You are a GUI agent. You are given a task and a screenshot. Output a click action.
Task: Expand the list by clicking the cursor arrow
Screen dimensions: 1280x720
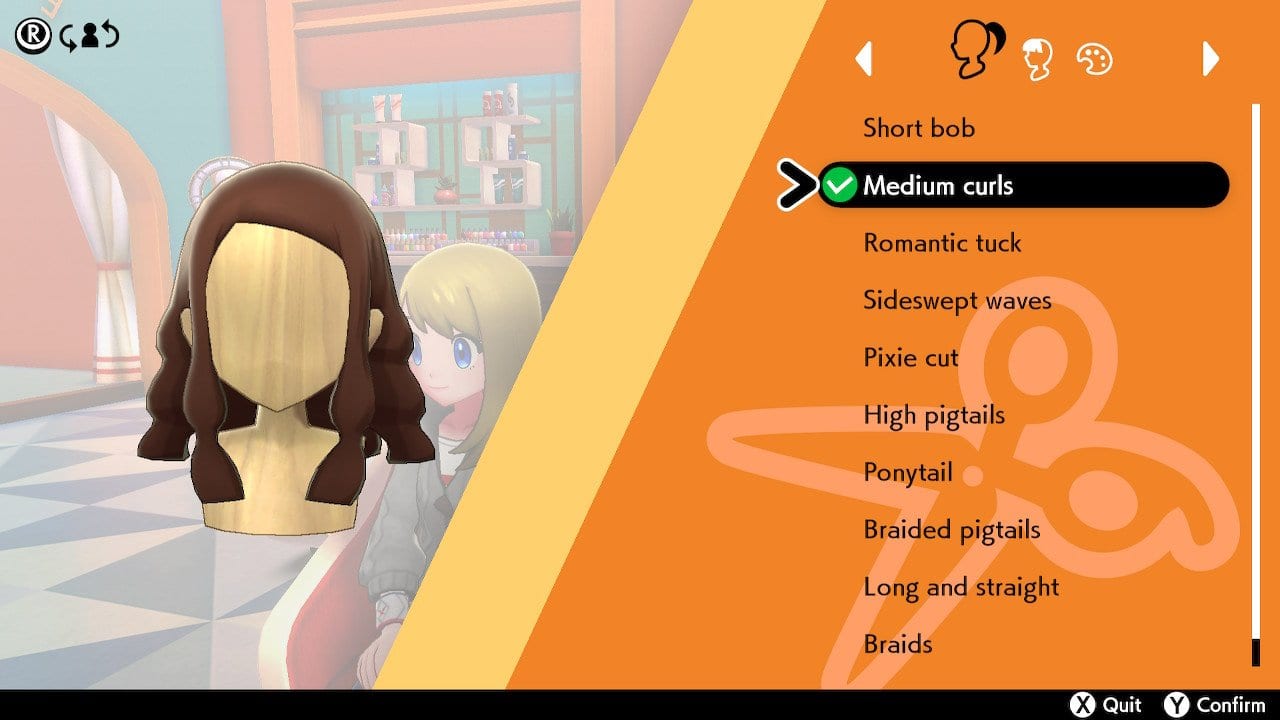(794, 185)
